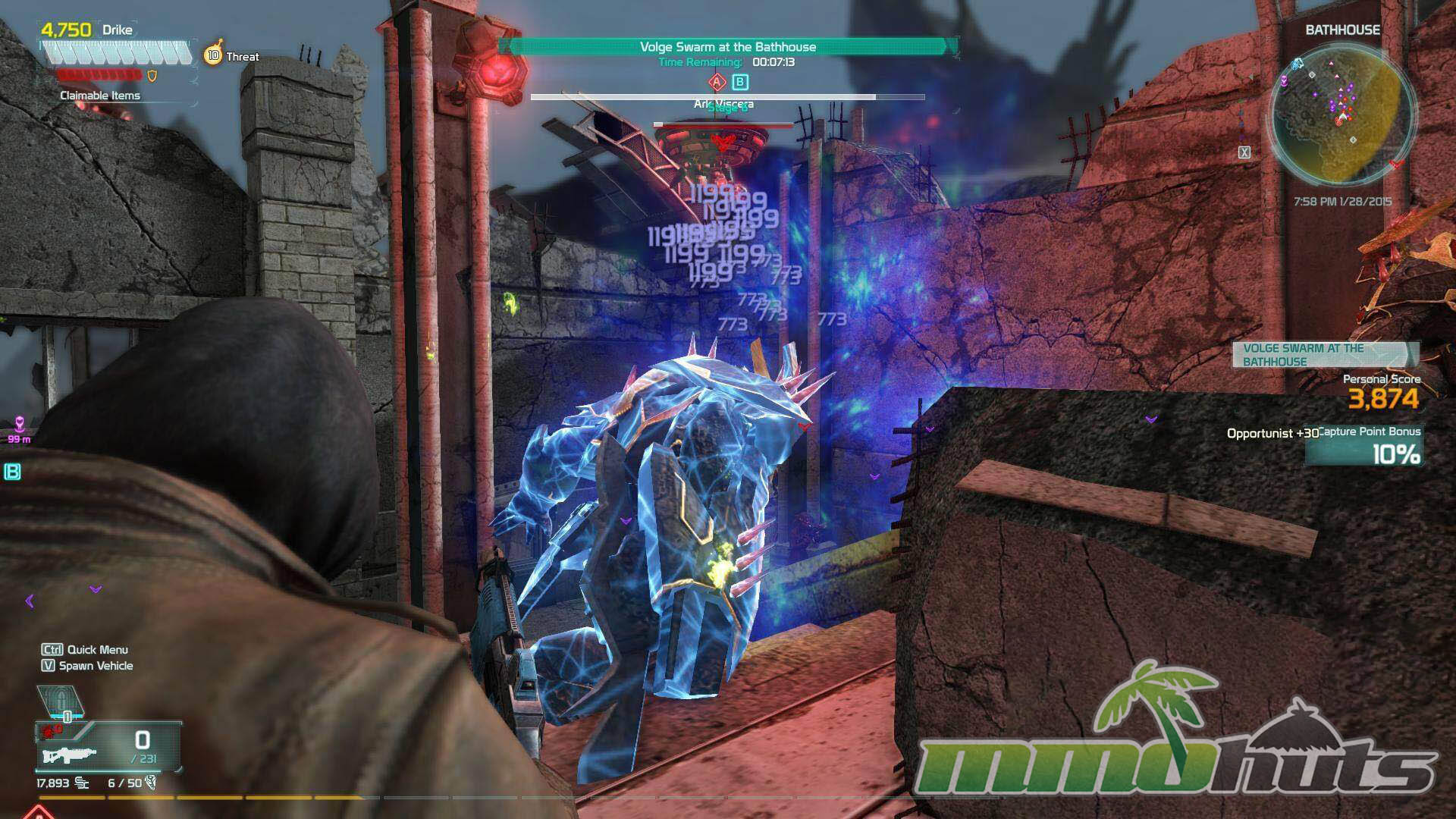Viewport: 1456px width, 819px height.
Task: Click the Volge Swarm event title banner
Action: tap(728, 47)
